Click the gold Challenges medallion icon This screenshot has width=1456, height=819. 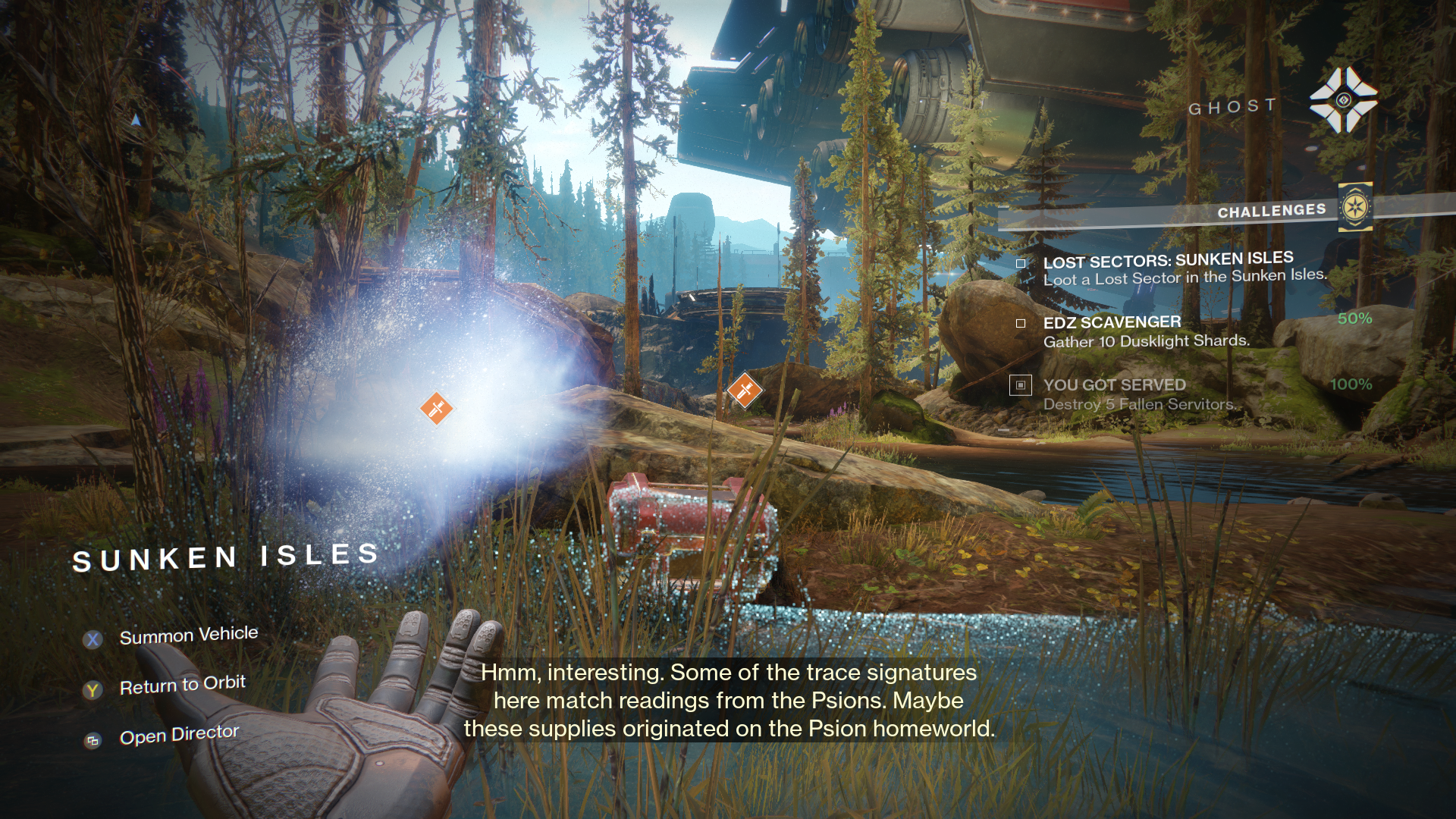point(1354,207)
